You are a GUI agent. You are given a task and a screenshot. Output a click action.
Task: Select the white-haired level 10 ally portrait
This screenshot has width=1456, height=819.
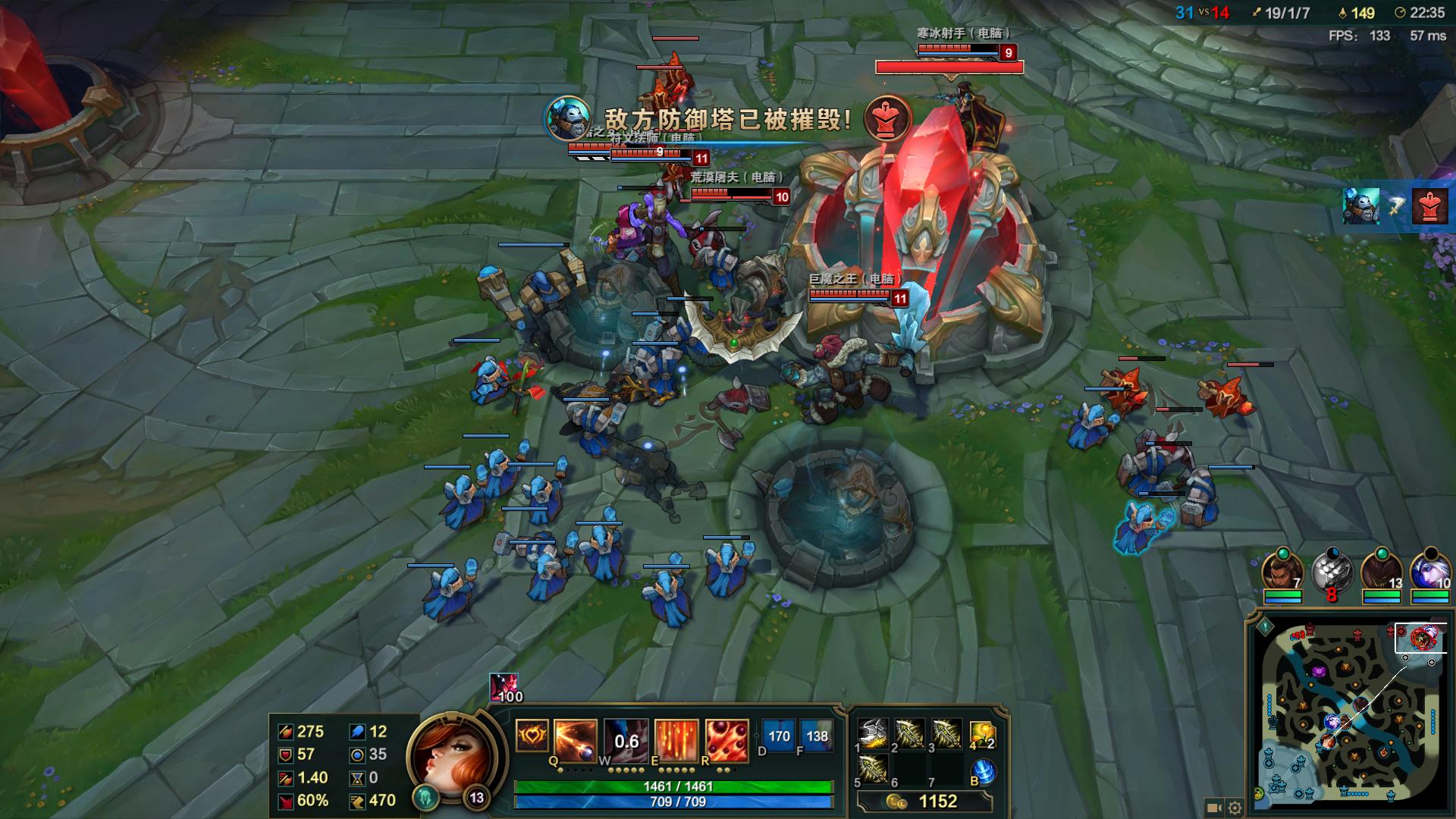point(1429,572)
